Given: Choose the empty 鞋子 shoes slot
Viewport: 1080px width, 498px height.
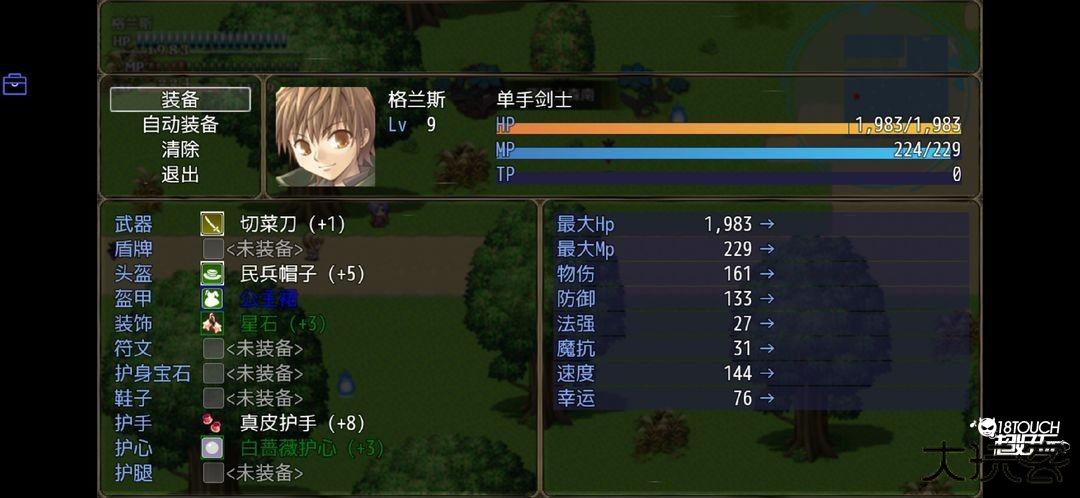Looking at the screenshot, I should pyautogui.click(x=264, y=398).
